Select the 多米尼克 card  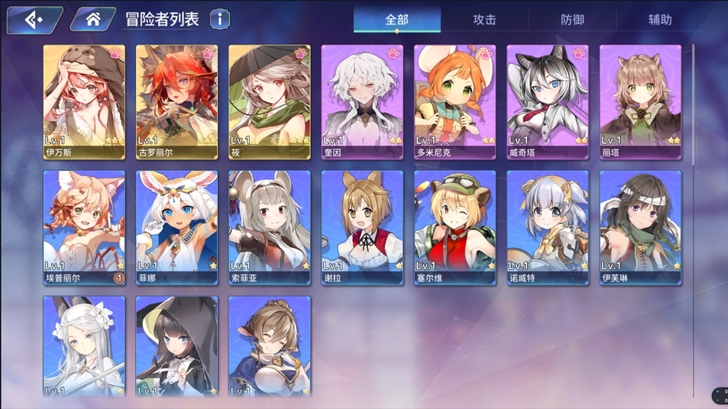(455, 102)
